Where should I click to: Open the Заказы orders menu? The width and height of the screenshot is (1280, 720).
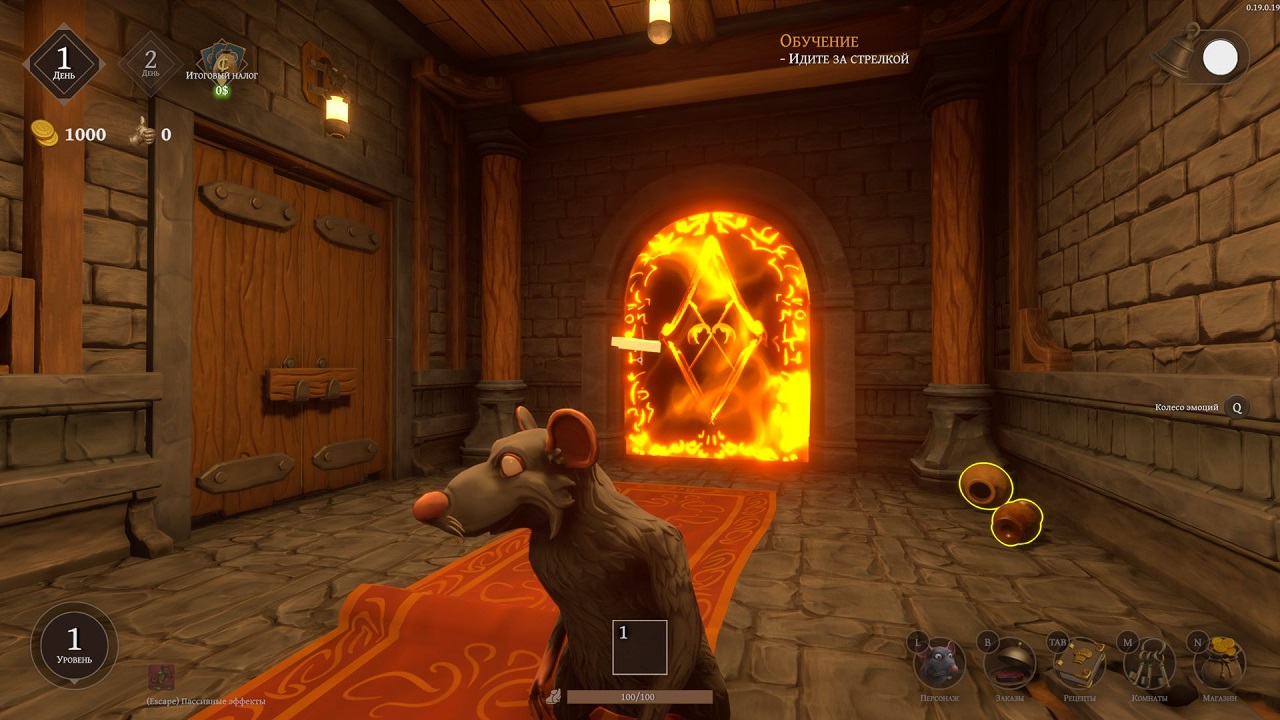point(1008,663)
